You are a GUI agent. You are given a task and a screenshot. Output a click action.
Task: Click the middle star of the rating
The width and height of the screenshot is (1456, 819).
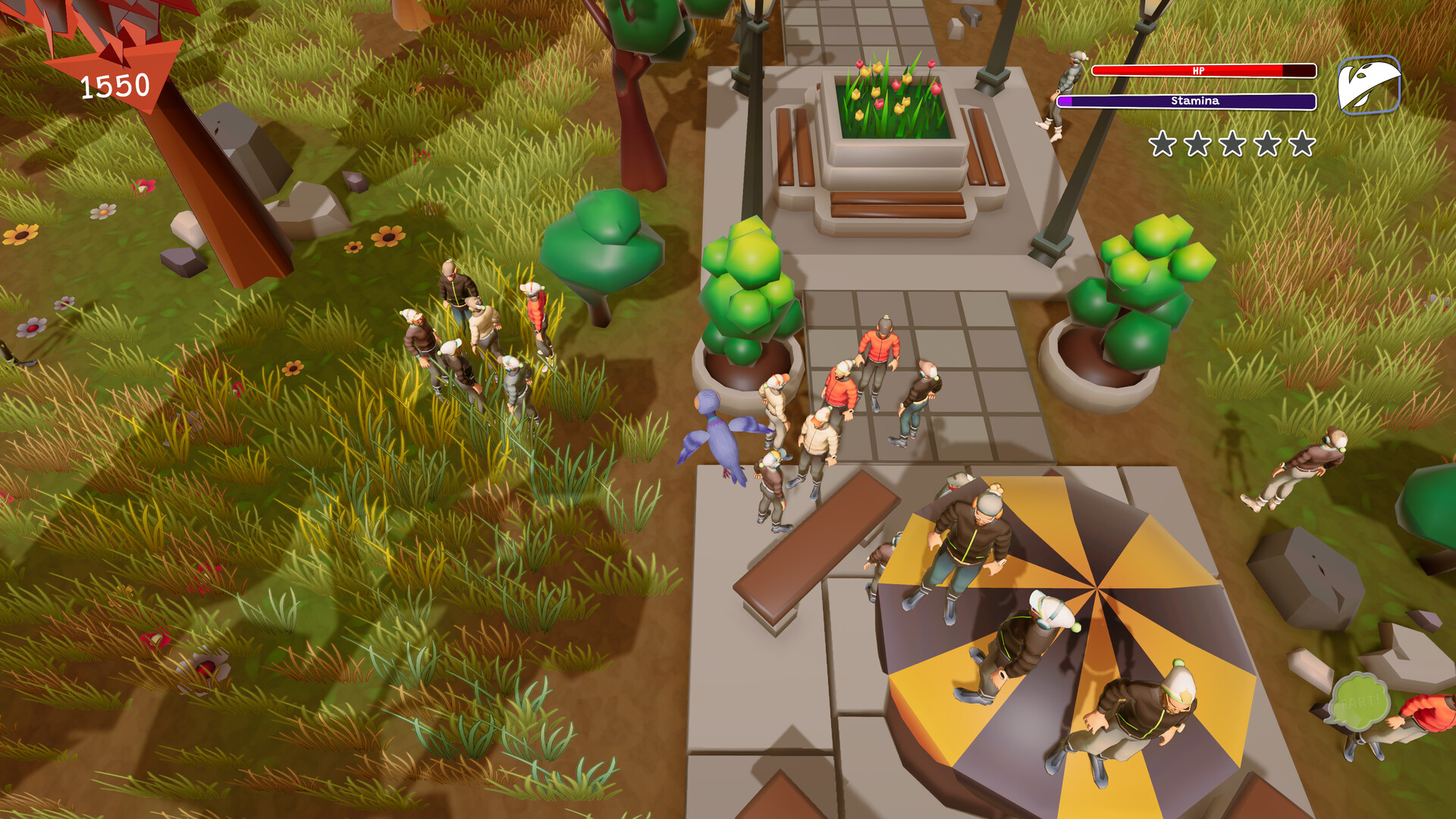(1232, 144)
